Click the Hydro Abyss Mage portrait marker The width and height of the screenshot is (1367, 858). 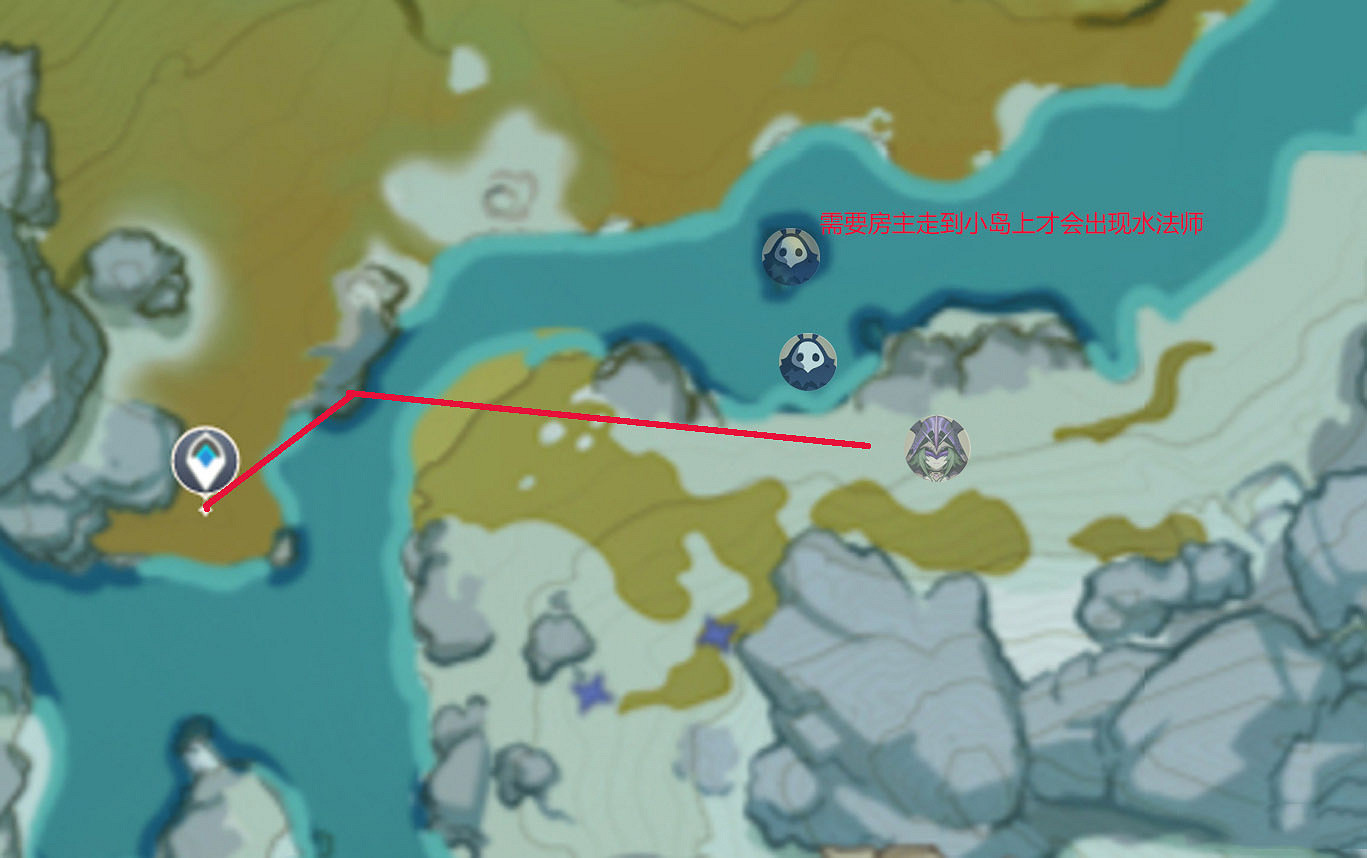[937, 449]
